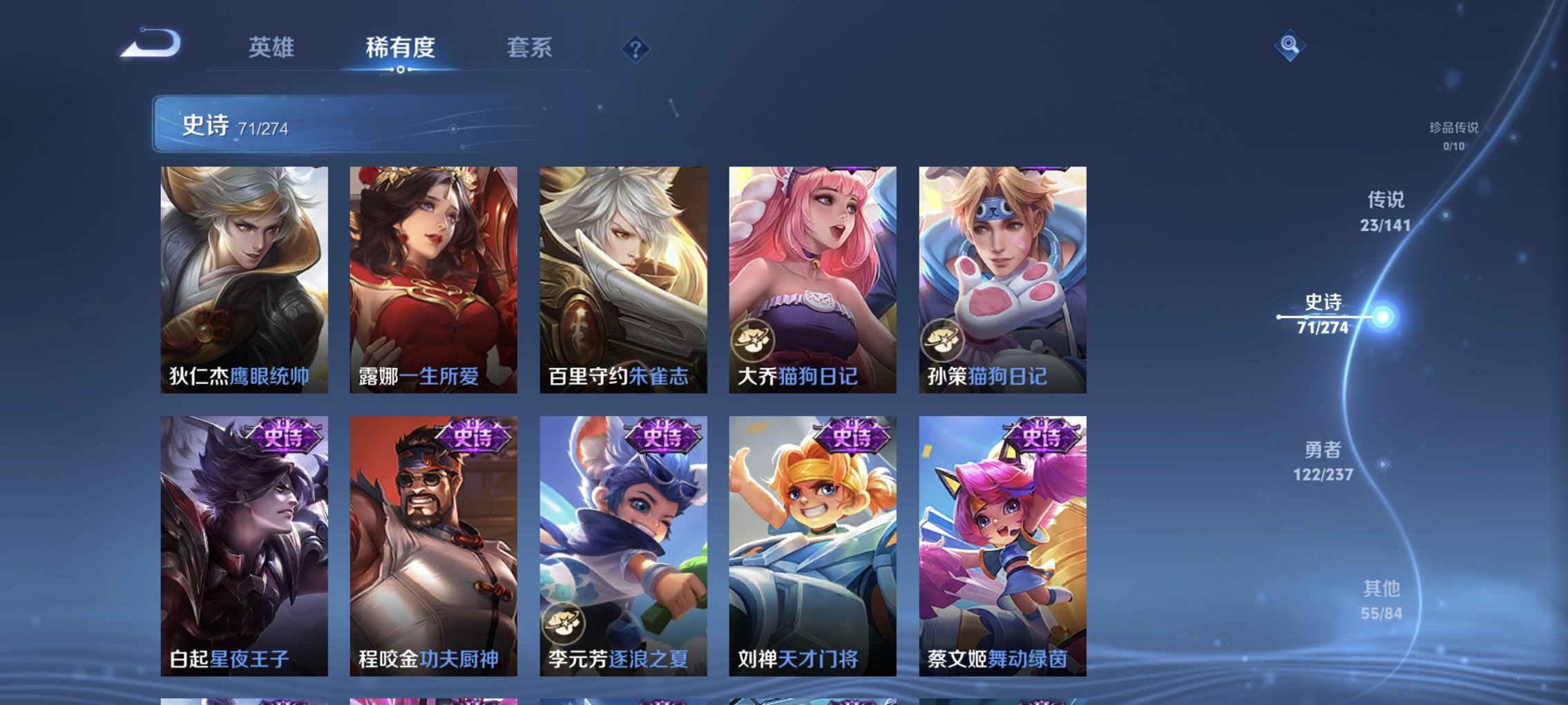The height and width of the screenshot is (705, 1568).
Task: Click the question mark help icon
Action: (x=636, y=48)
